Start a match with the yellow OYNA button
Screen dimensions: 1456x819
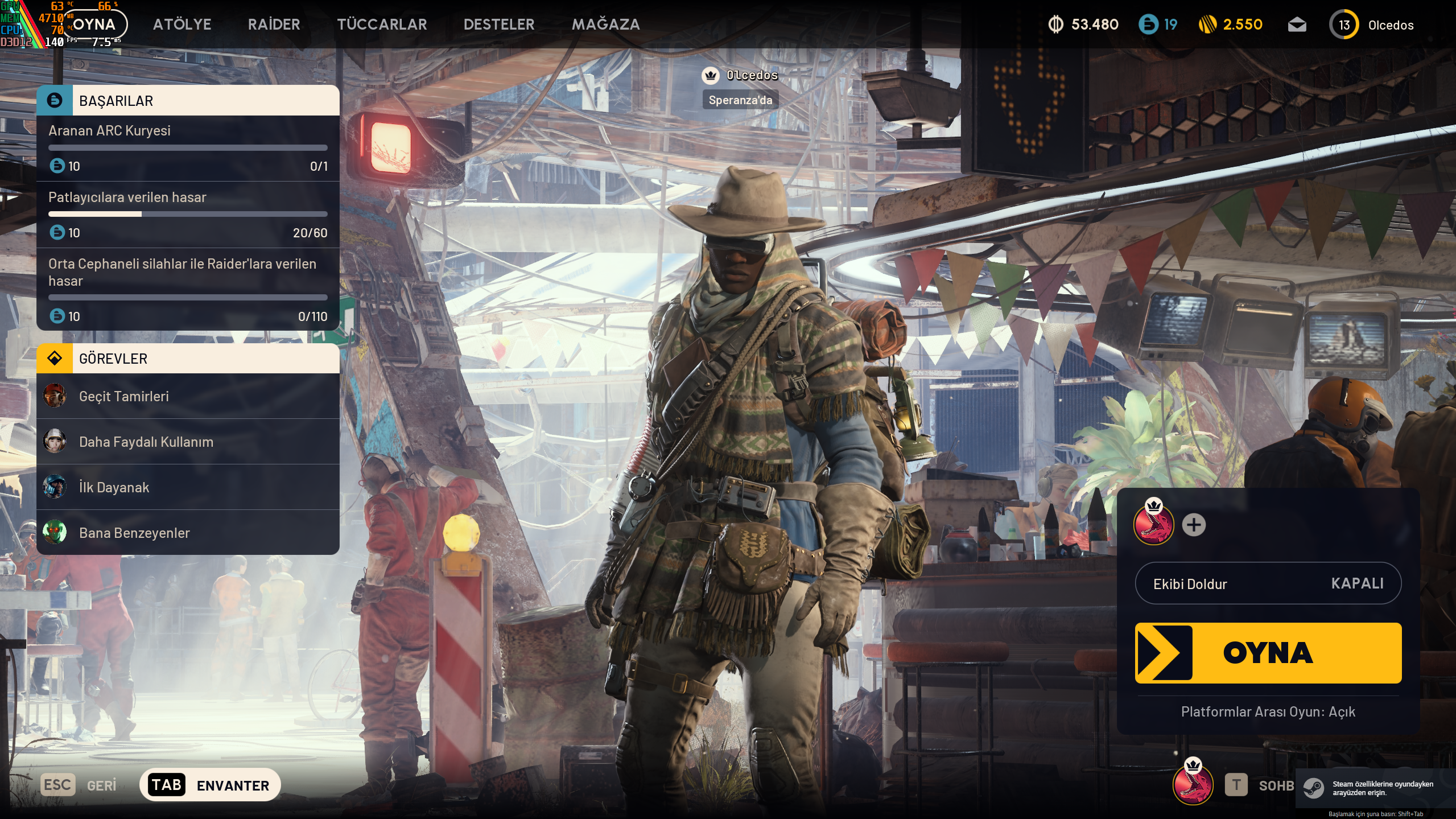click(x=1268, y=653)
